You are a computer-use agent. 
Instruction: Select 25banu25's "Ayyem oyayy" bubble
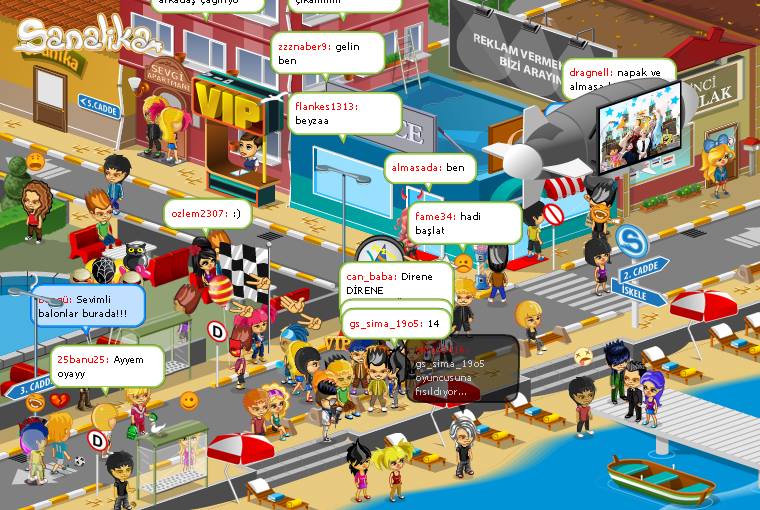coord(107,366)
